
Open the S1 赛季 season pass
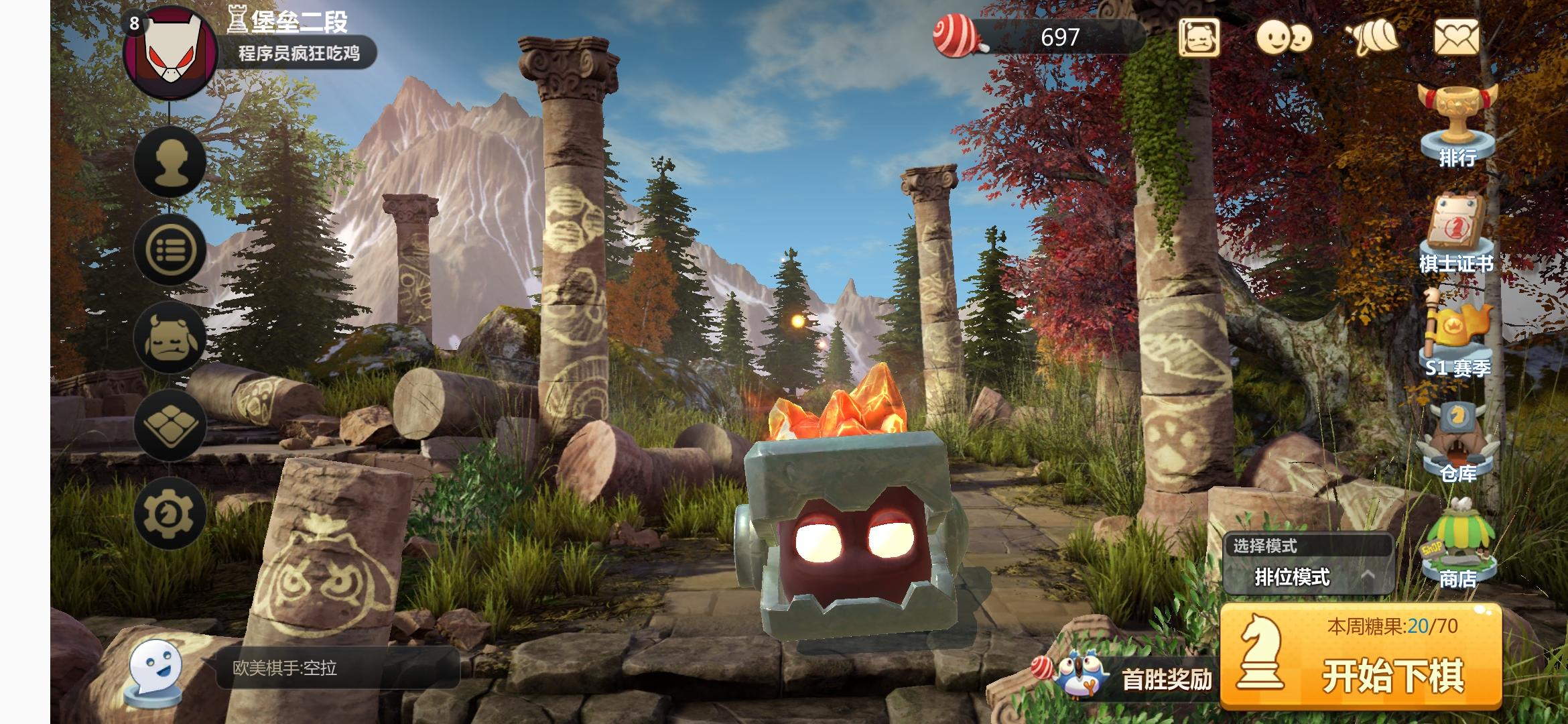tap(1458, 335)
